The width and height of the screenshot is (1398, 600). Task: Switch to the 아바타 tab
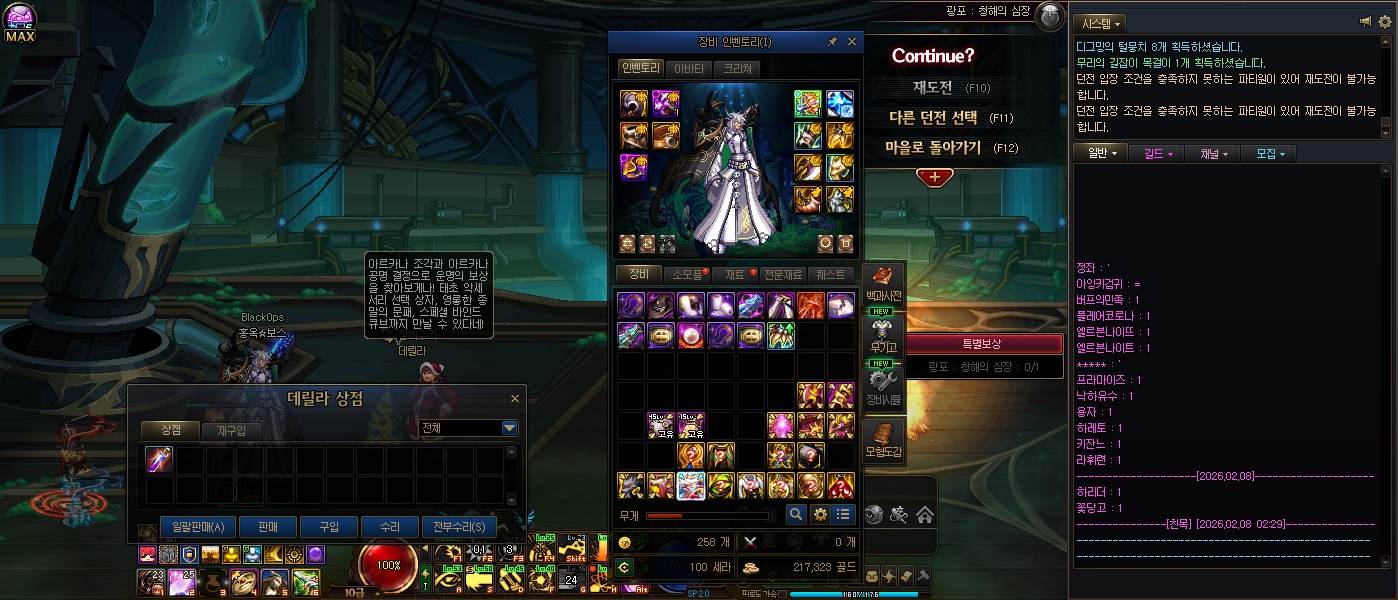click(688, 69)
